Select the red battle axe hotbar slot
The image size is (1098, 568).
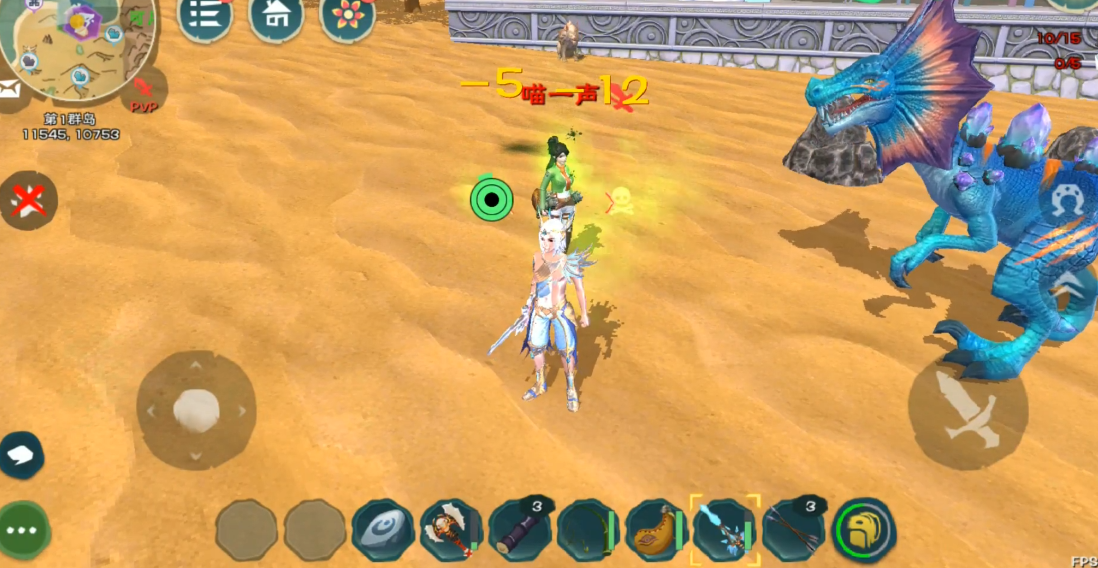click(451, 530)
